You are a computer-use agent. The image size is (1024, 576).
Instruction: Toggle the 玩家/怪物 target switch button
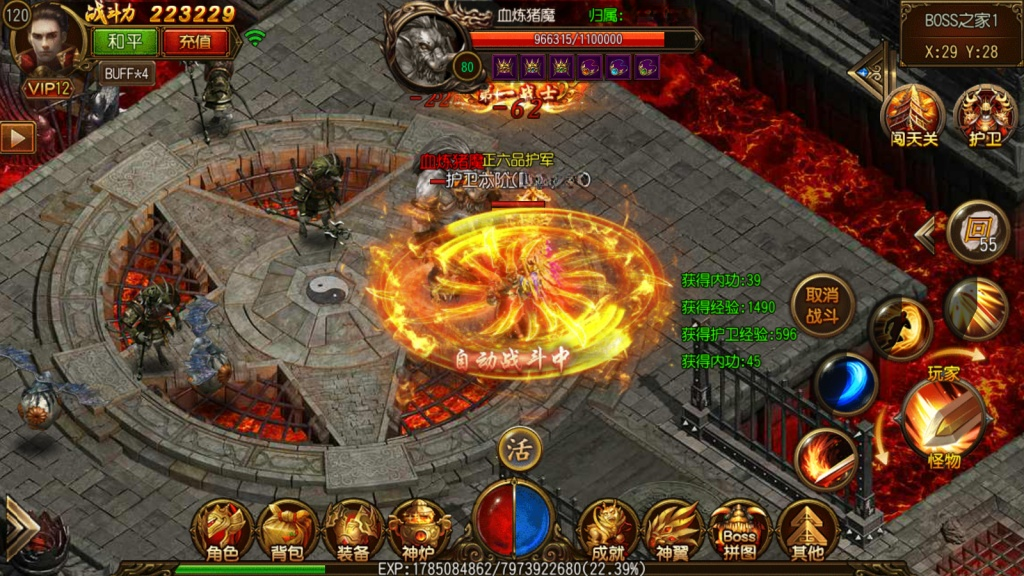coord(941,417)
